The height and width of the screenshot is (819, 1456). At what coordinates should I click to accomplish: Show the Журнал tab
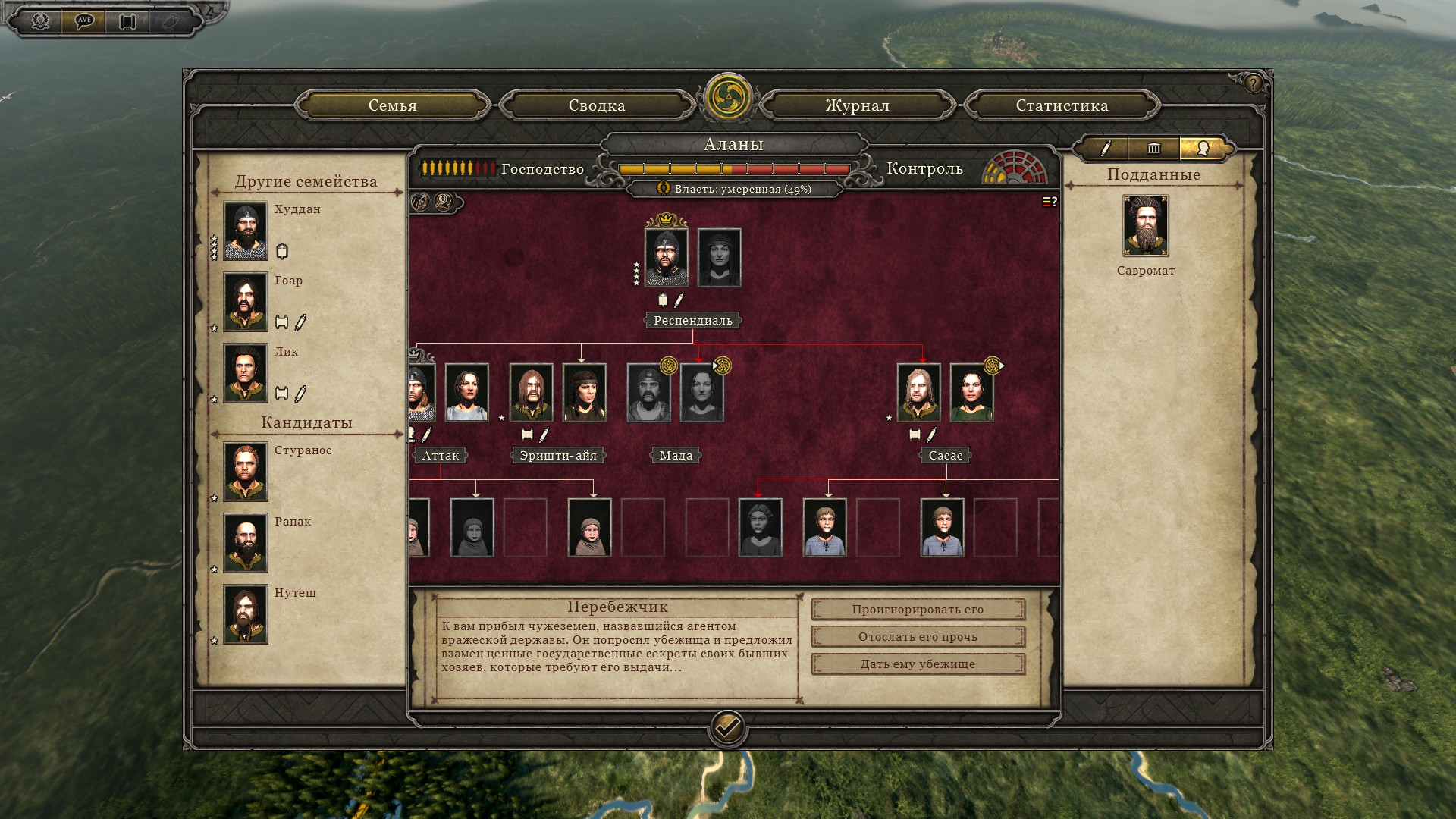[857, 105]
